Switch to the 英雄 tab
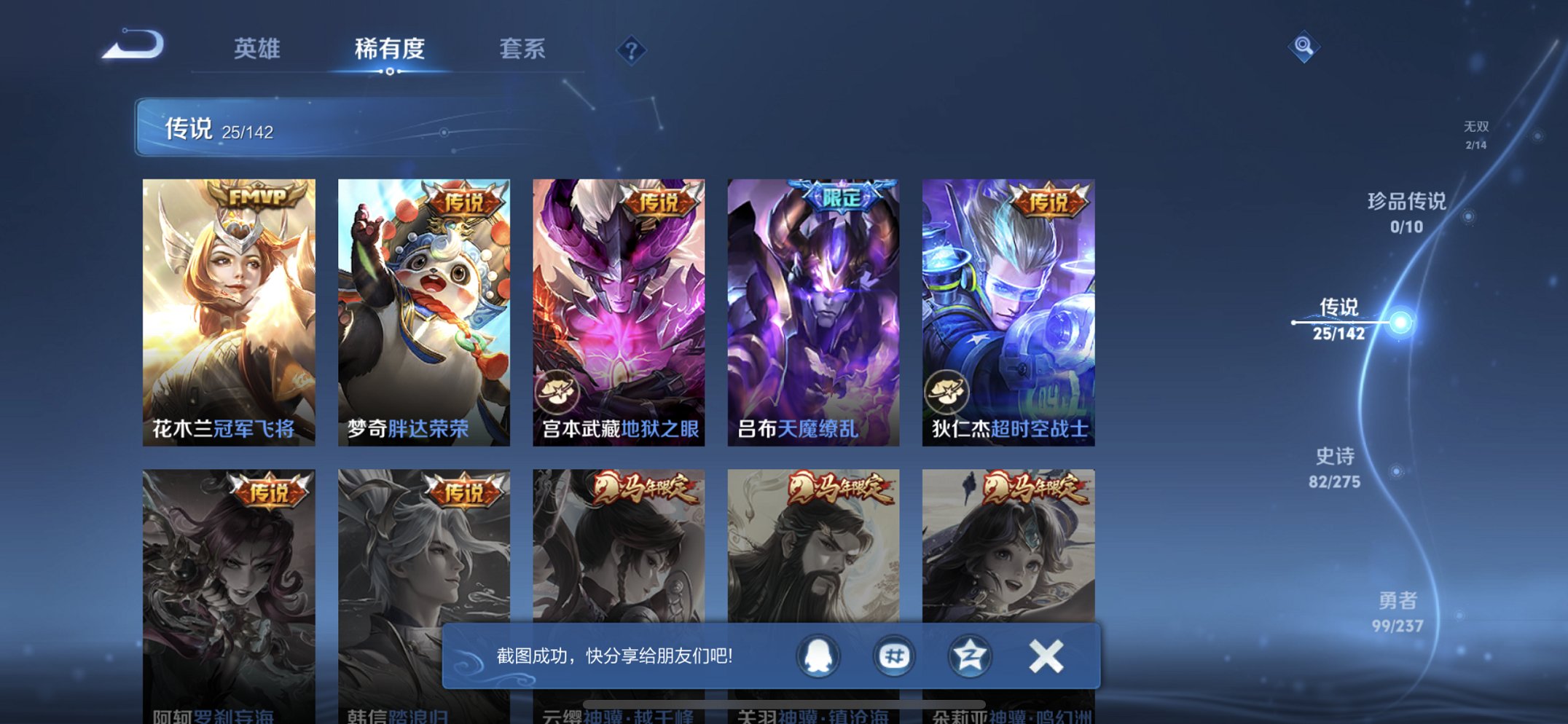The height and width of the screenshot is (724, 1568). coord(255,50)
